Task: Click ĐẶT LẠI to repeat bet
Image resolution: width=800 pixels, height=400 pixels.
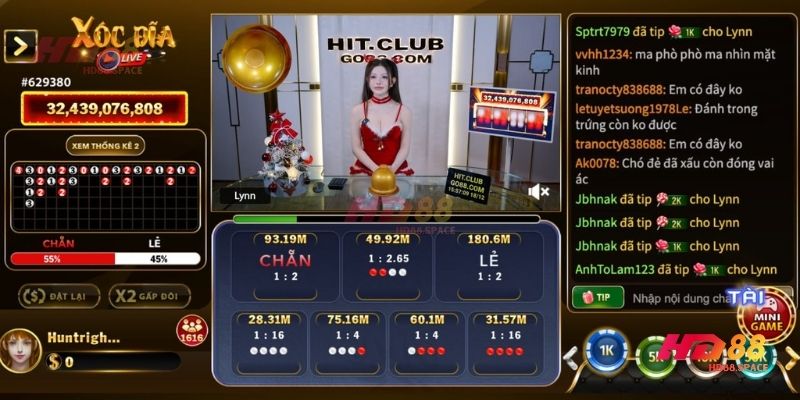Action: click(x=59, y=296)
